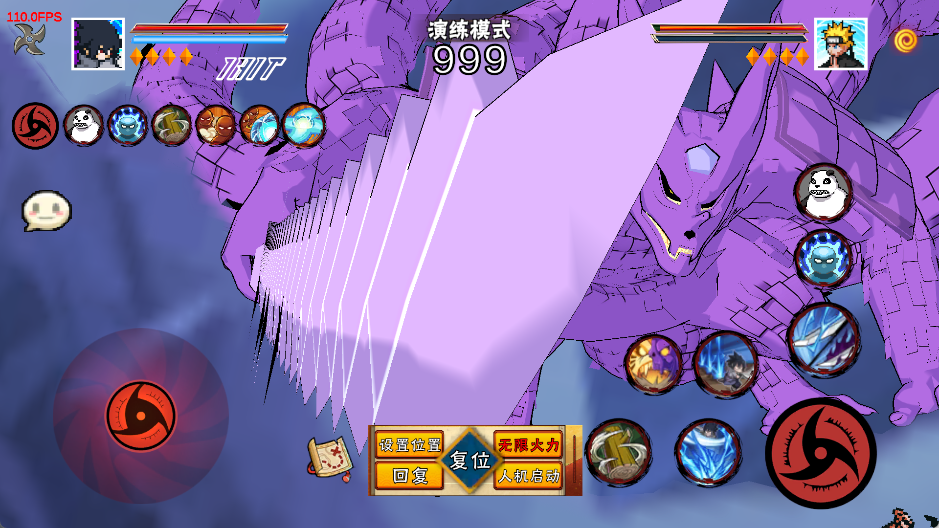The image size is (939, 528).
Task: Activate the blue spirit face skill near the attack buttons
Action: (823, 258)
